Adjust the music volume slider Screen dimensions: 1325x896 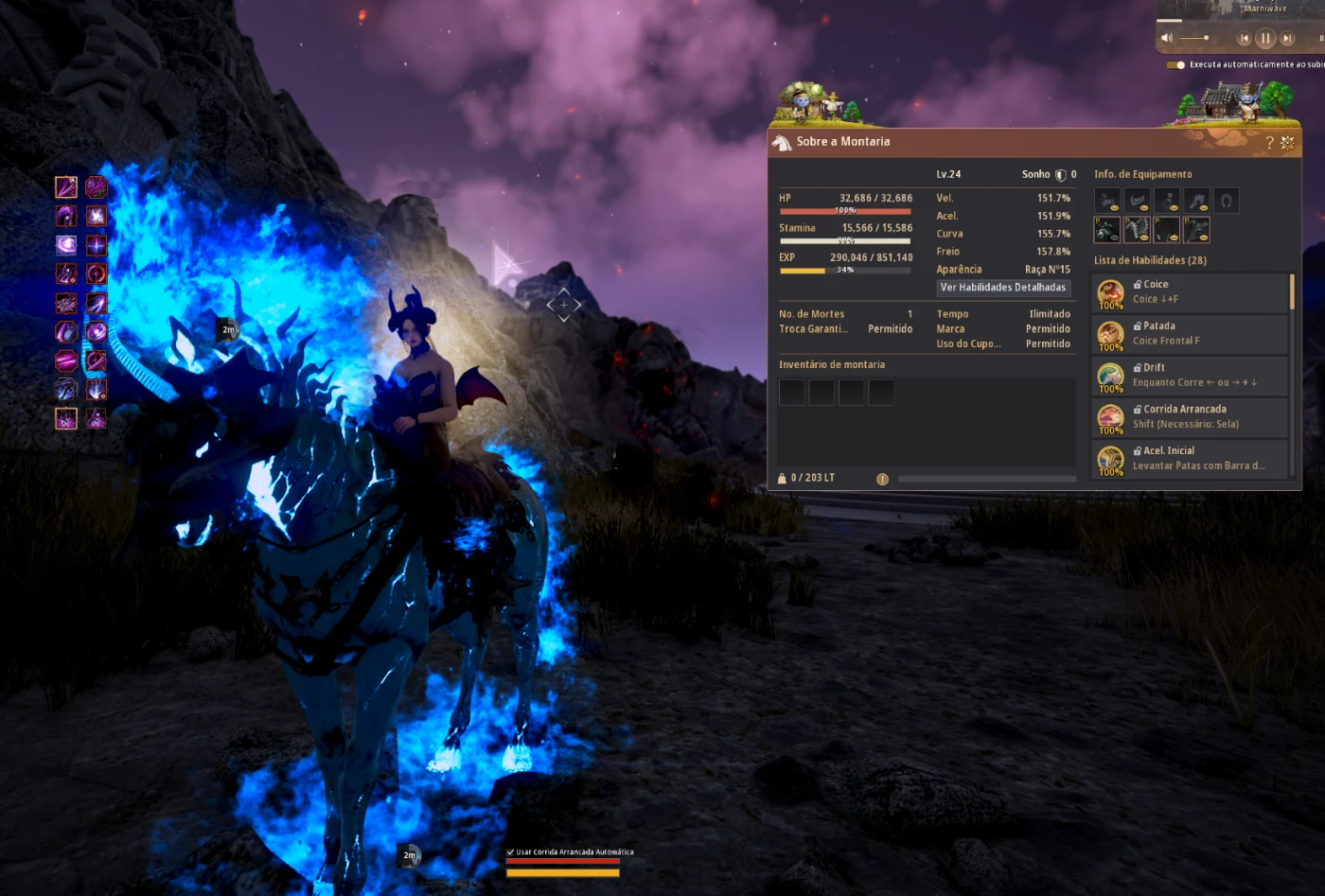(x=1195, y=38)
